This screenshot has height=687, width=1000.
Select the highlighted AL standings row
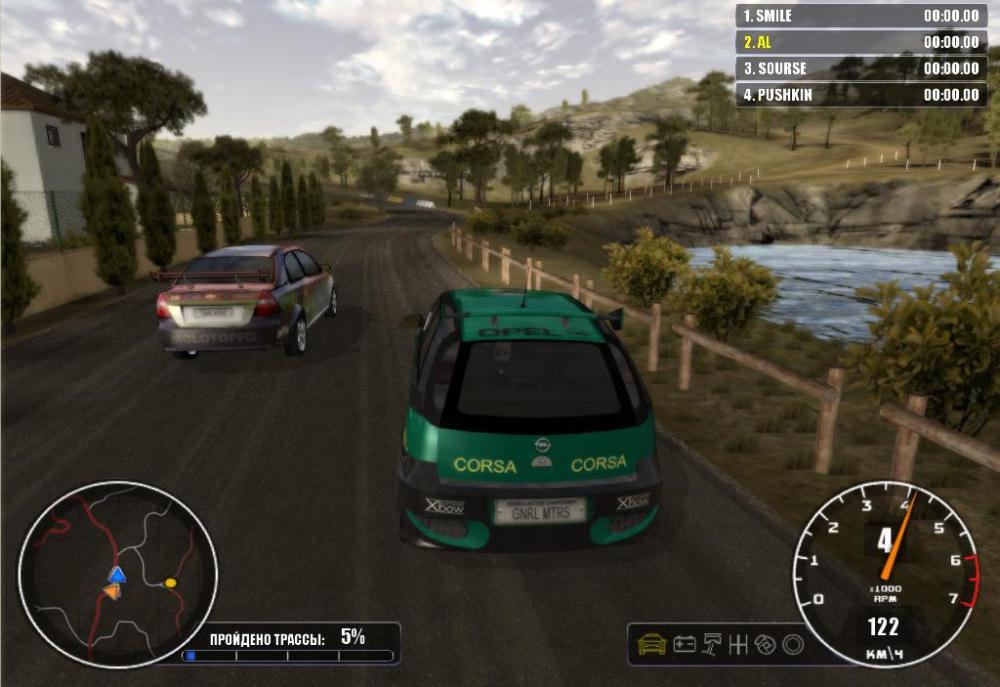[x=860, y=42]
